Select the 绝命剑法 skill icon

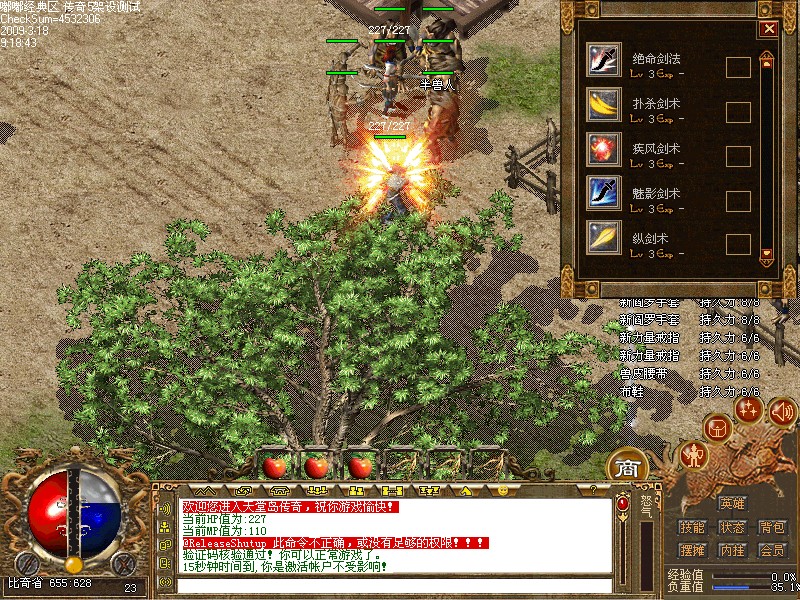(603, 59)
